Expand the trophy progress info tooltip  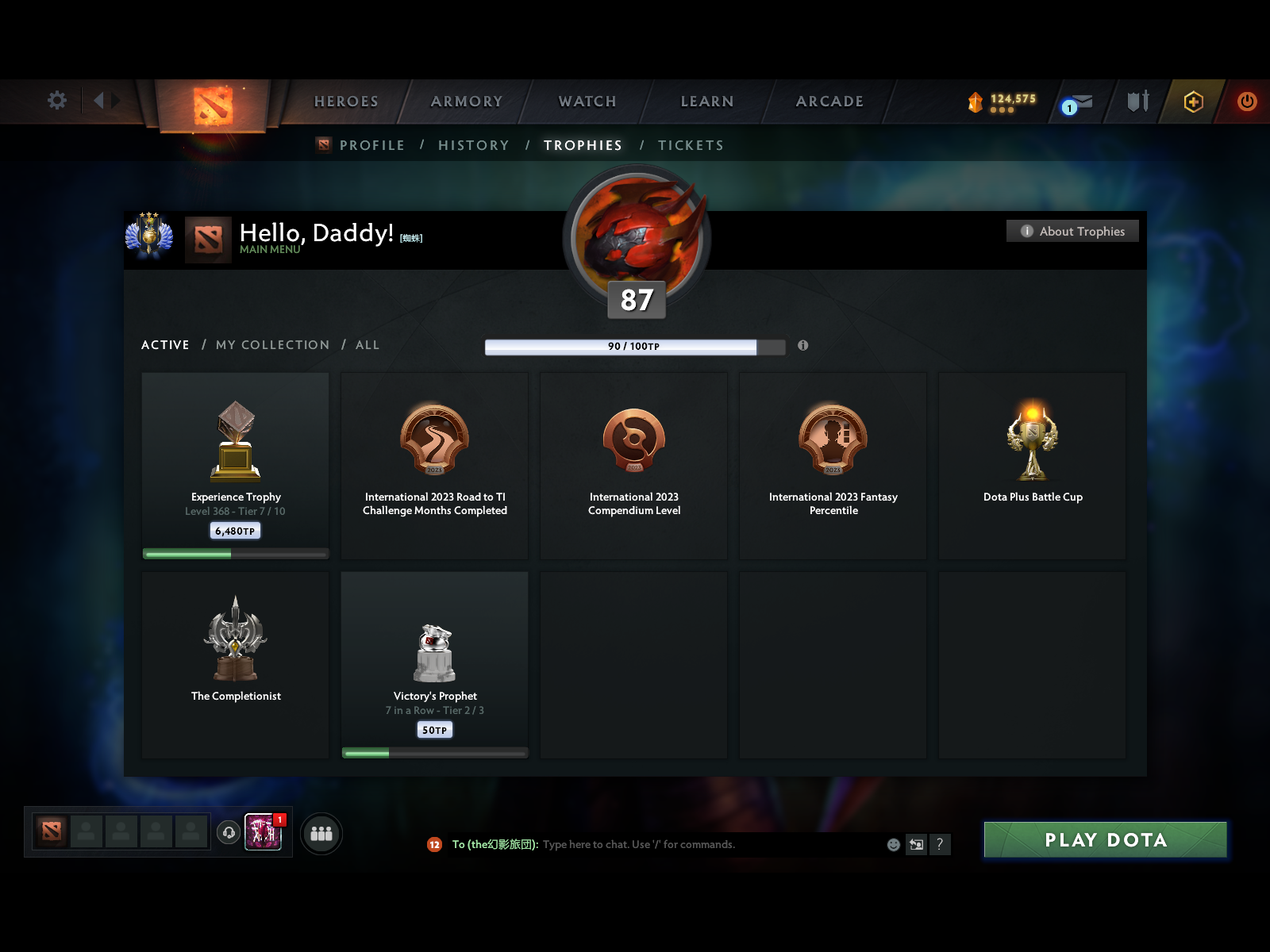tap(803, 346)
